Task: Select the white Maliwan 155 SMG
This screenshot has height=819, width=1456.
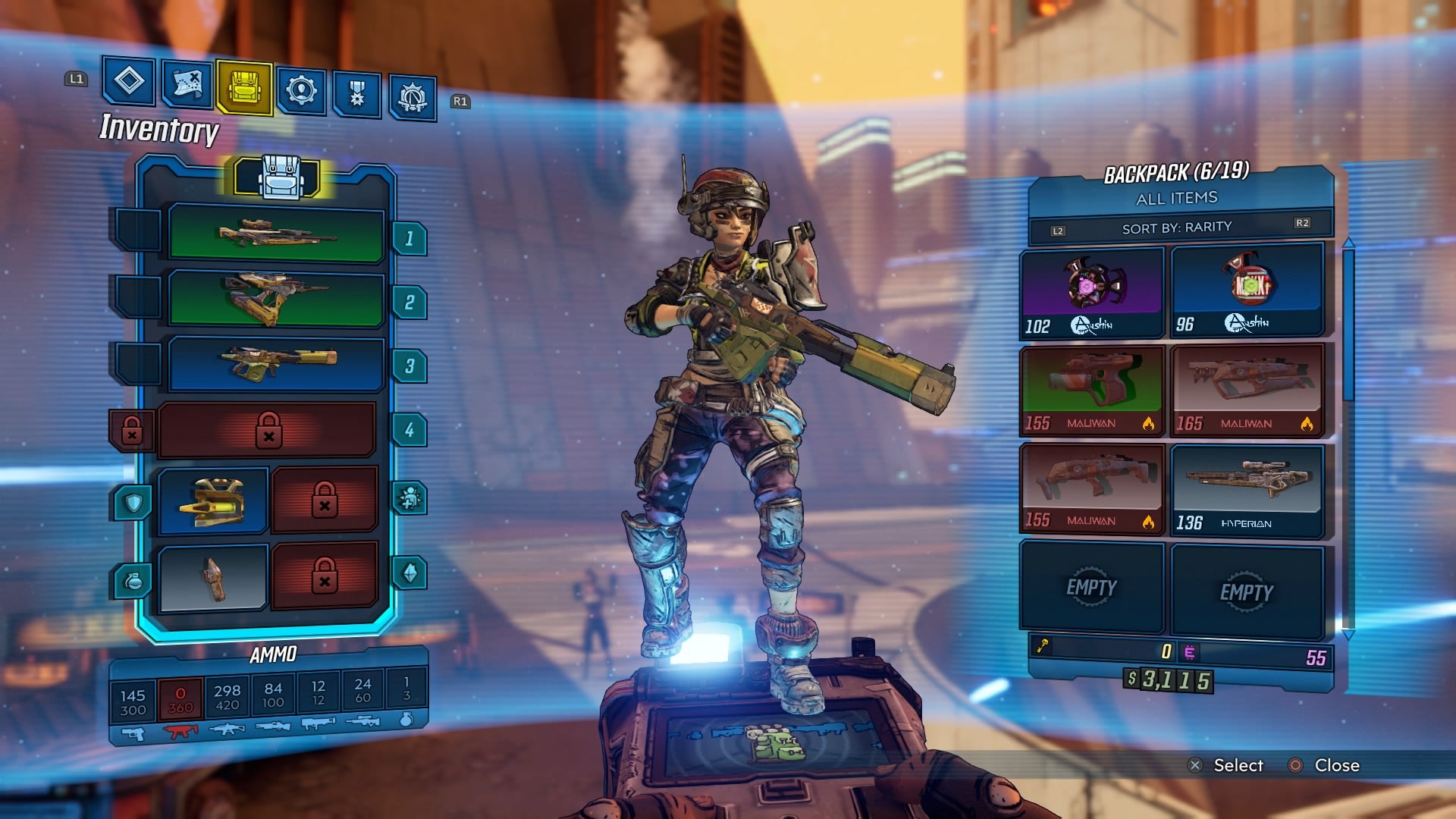Action: (1091, 489)
